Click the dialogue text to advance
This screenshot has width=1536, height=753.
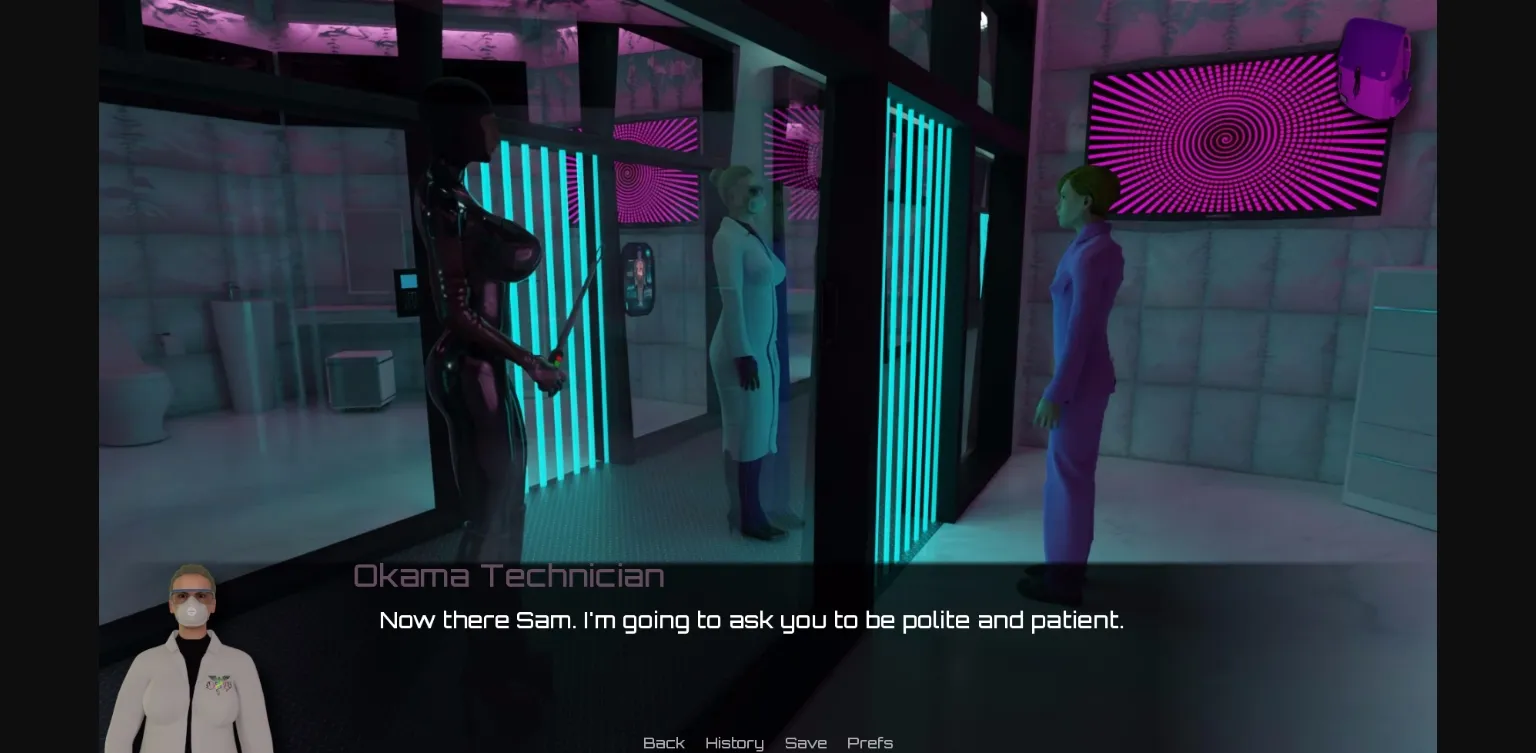click(x=751, y=620)
